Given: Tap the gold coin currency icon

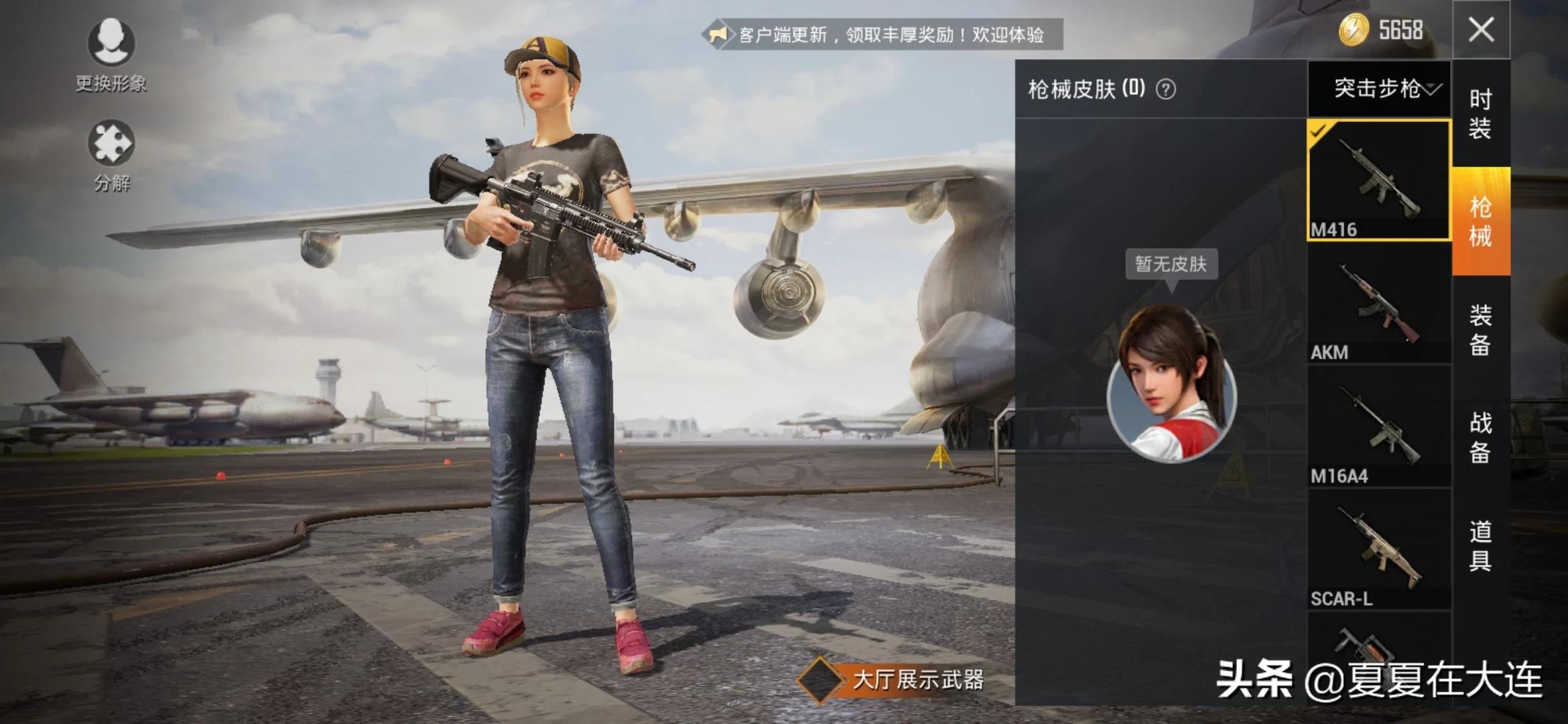Looking at the screenshot, I should click(x=1354, y=30).
